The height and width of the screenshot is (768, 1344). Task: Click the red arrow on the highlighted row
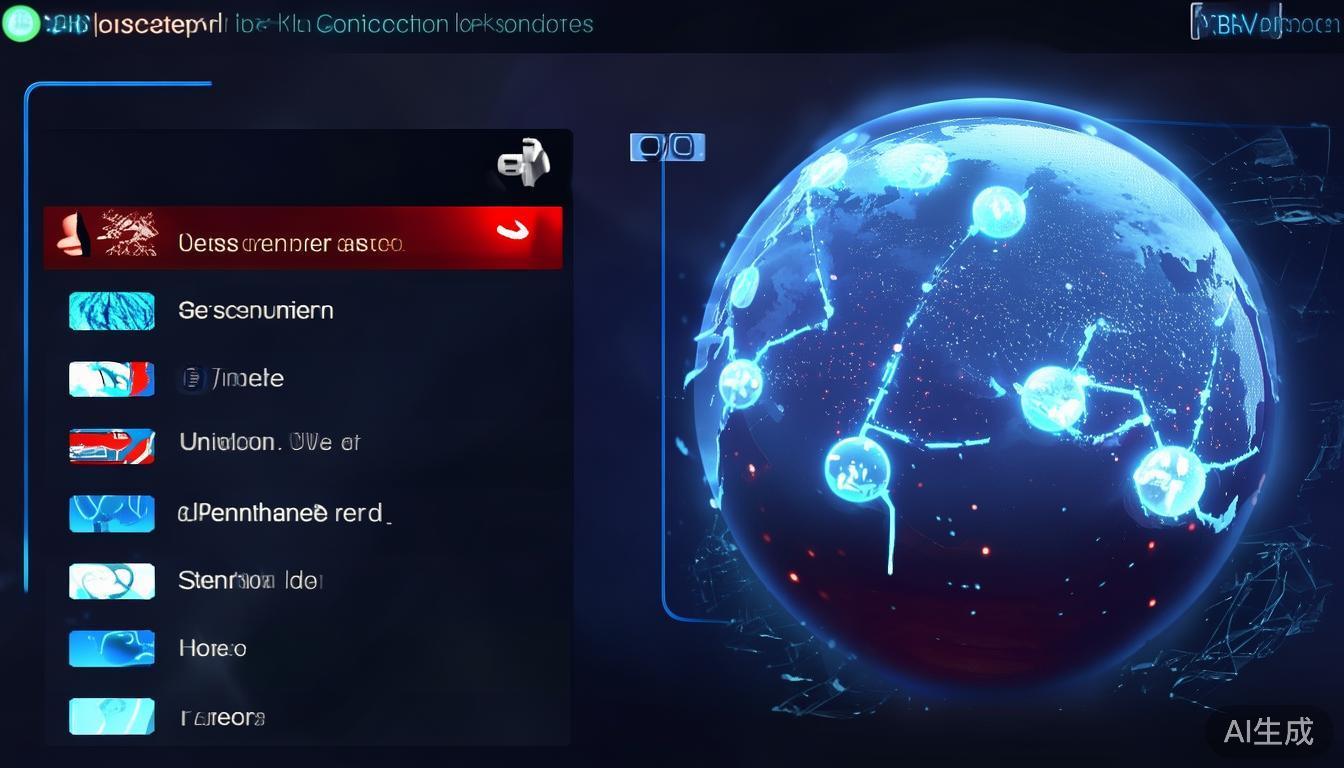click(514, 232)
